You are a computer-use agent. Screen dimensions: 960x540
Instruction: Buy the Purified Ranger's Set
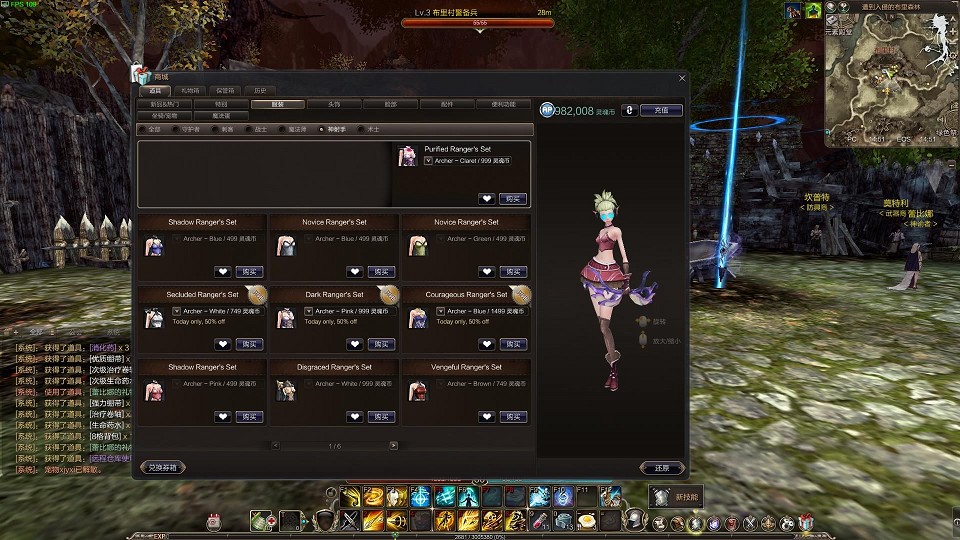pyautogui.click(x=513, y=198)
